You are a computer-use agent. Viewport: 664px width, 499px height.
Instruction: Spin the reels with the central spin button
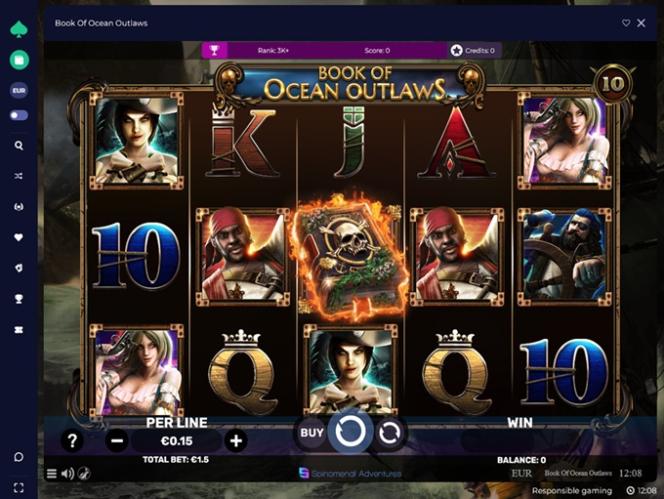(x=350, y=433)
